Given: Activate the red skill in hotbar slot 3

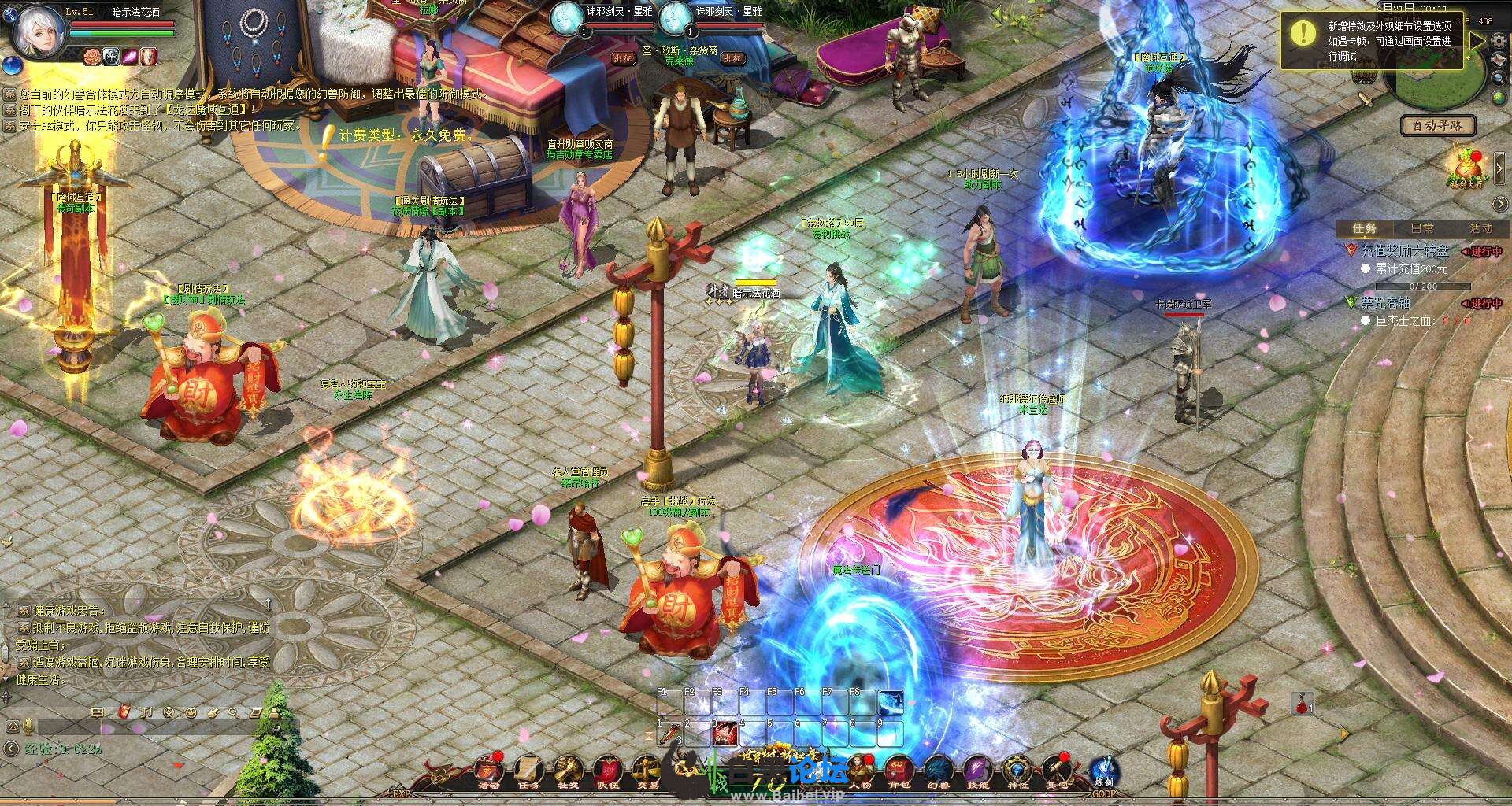Looking at the screenshot, I should pos(724,734).
